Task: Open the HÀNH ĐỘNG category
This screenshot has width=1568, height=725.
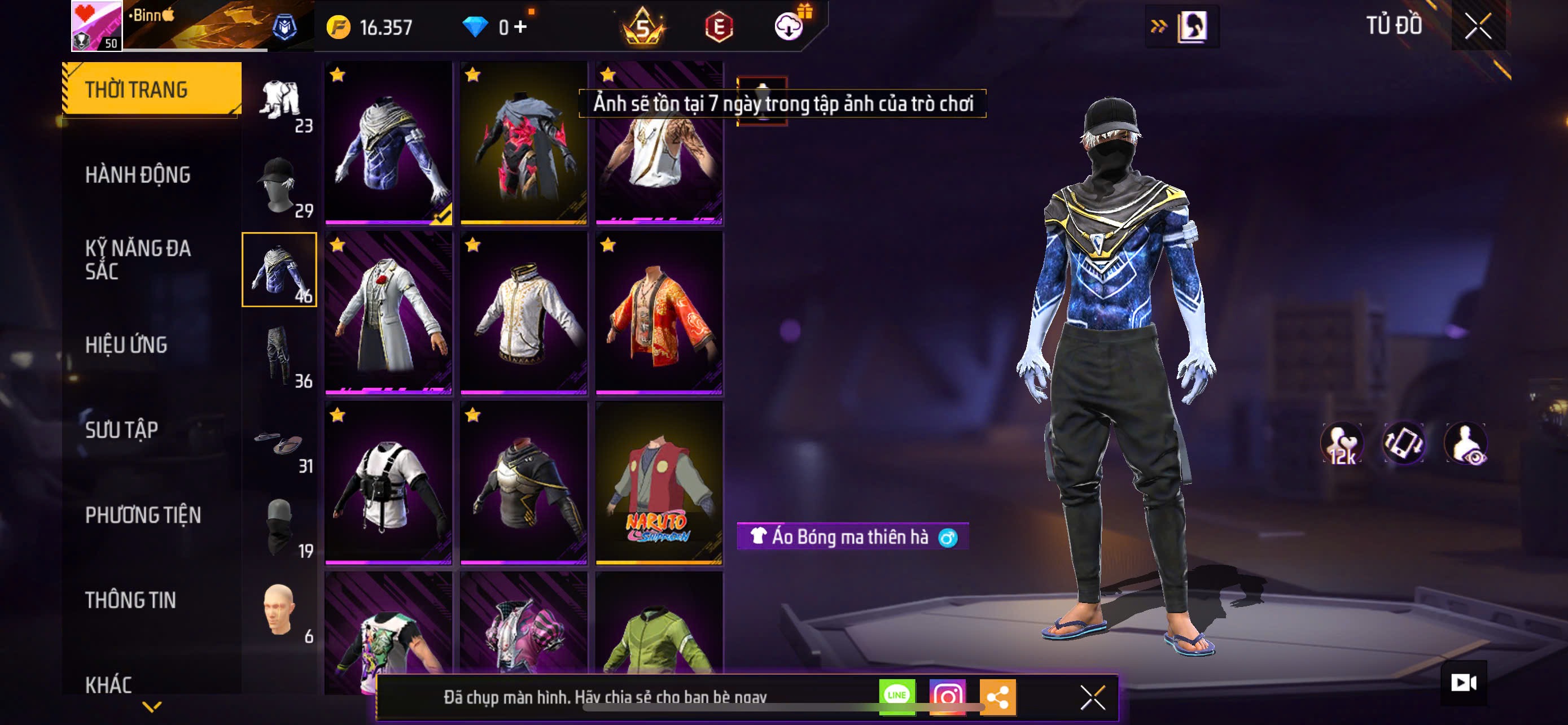Action: click(x=138, y=174)
